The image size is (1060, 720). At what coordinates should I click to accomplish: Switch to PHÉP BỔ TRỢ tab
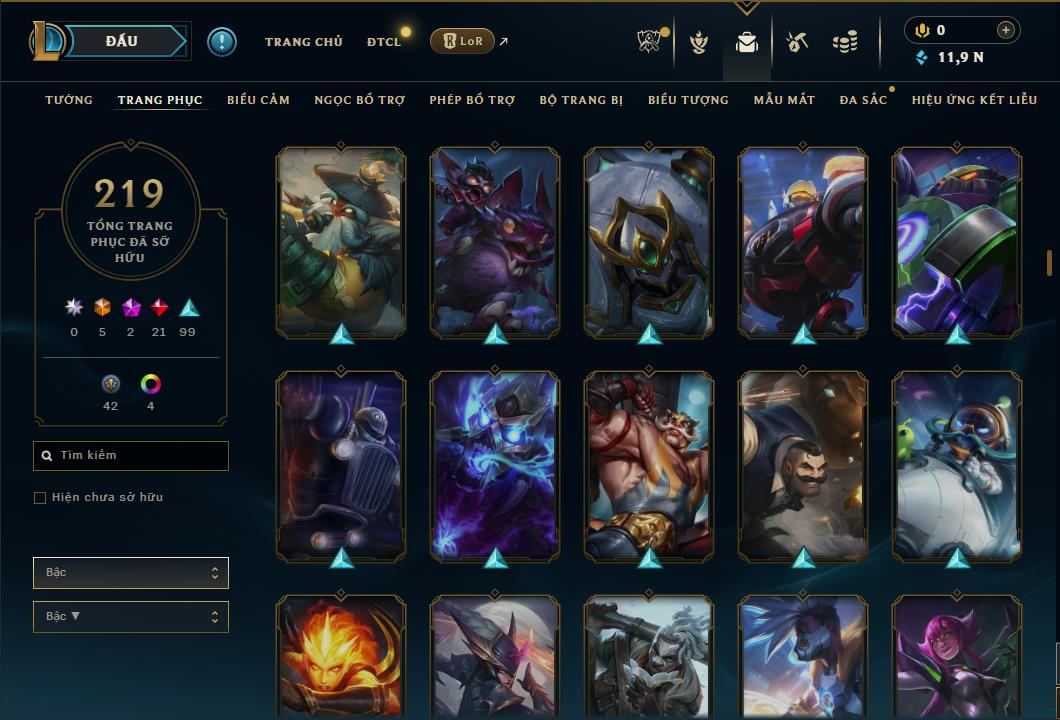click(472, 100)
